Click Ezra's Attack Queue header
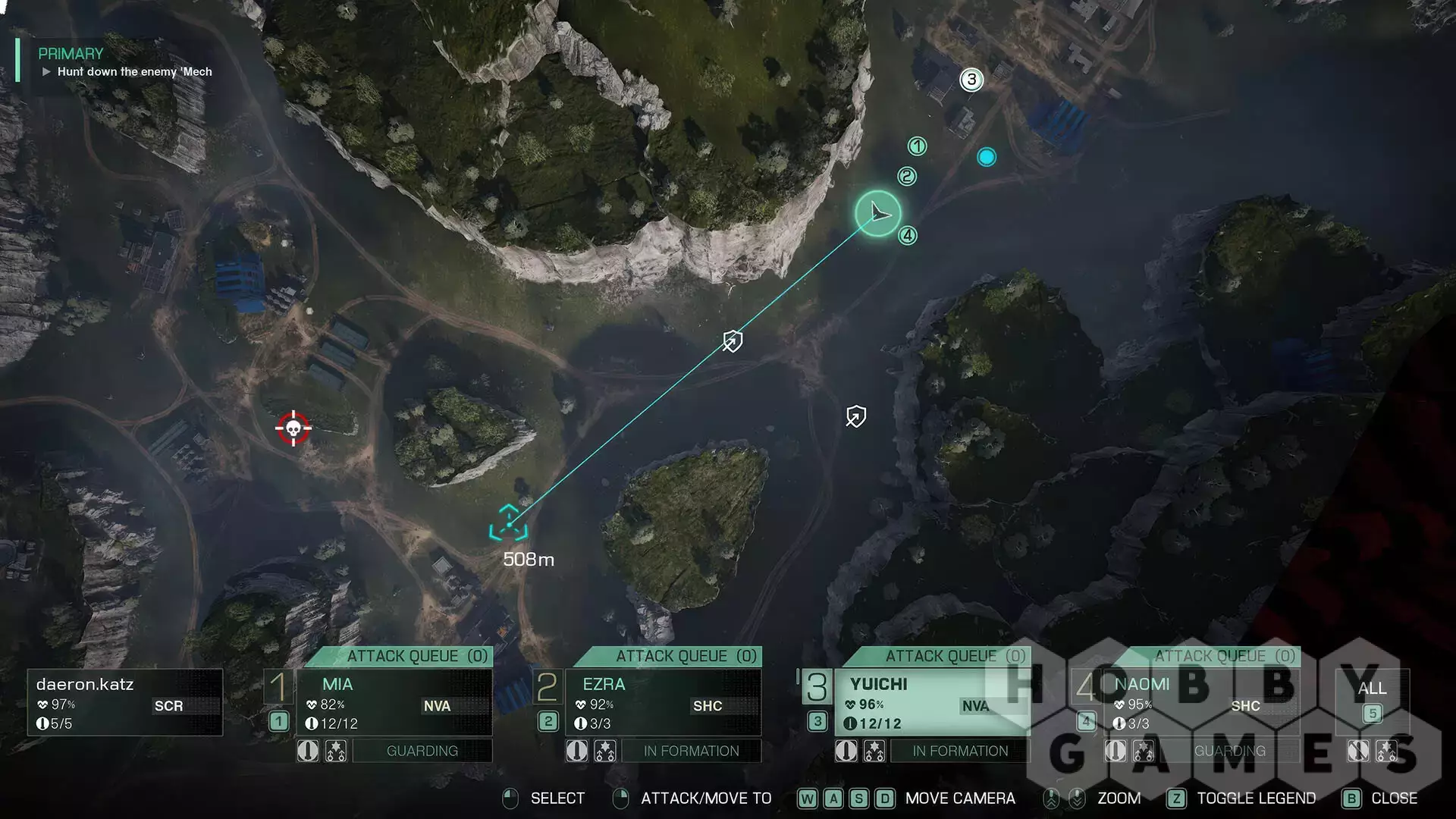 pyautogui.click(x=686, y=656)
